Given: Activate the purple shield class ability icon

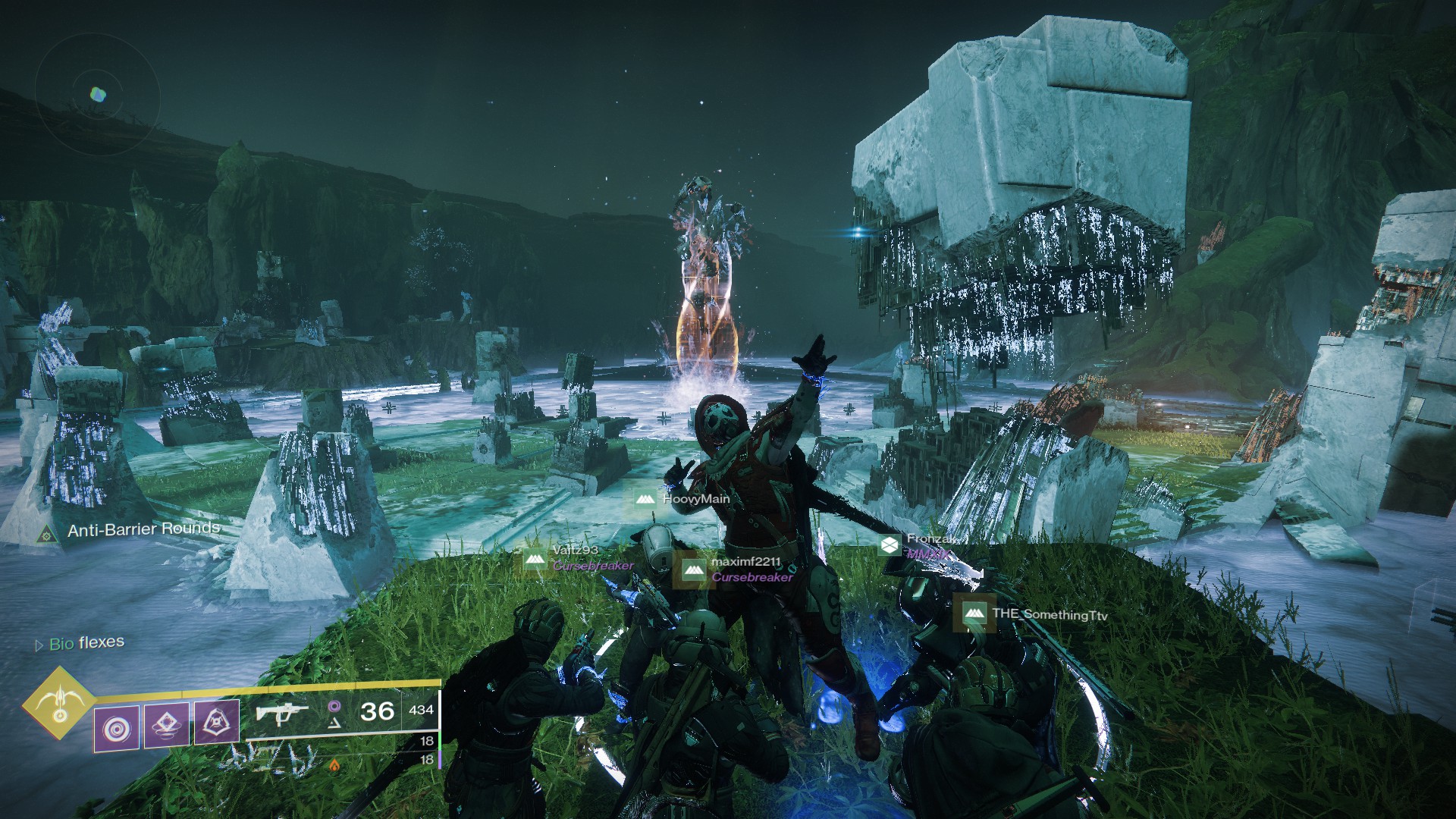Looking at the screenshot, I should [217, 721].
